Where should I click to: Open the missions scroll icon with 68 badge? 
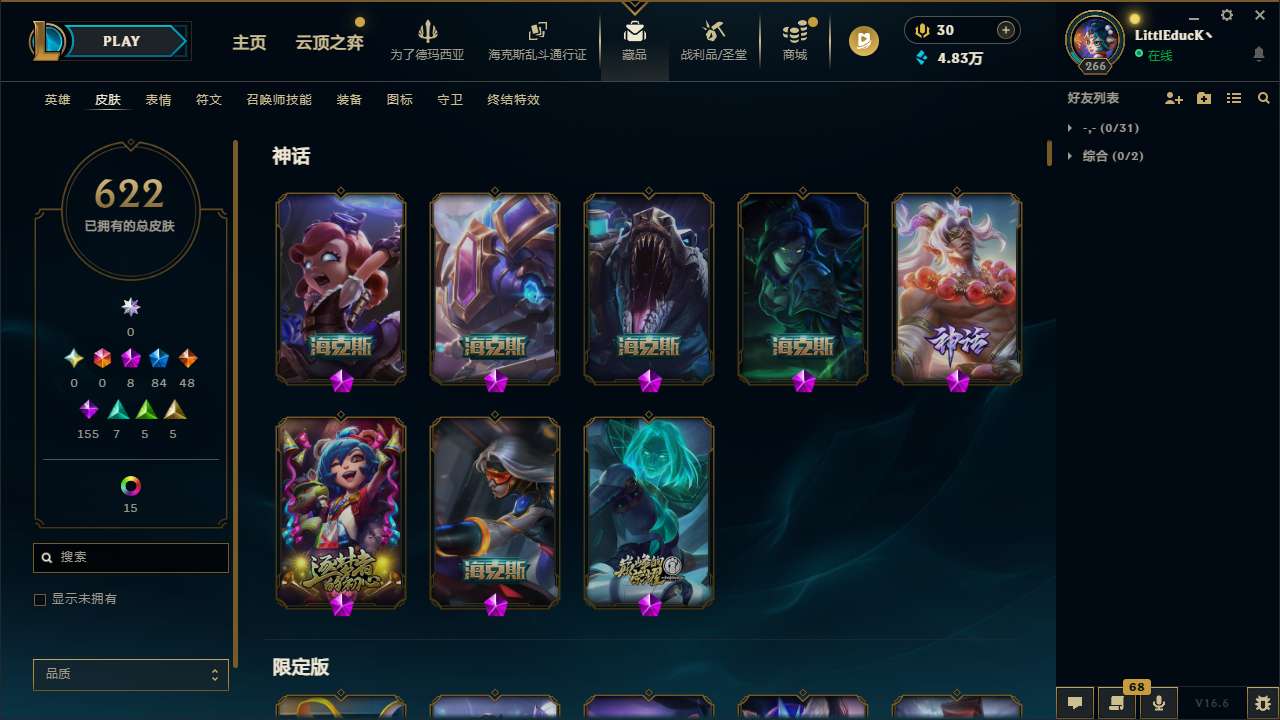(x=1117, y=703)
